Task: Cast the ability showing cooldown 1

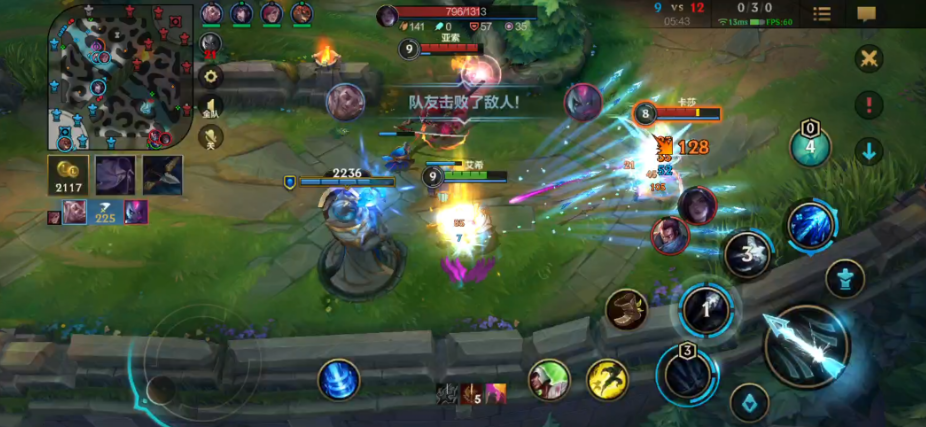Action: (707, 309)
